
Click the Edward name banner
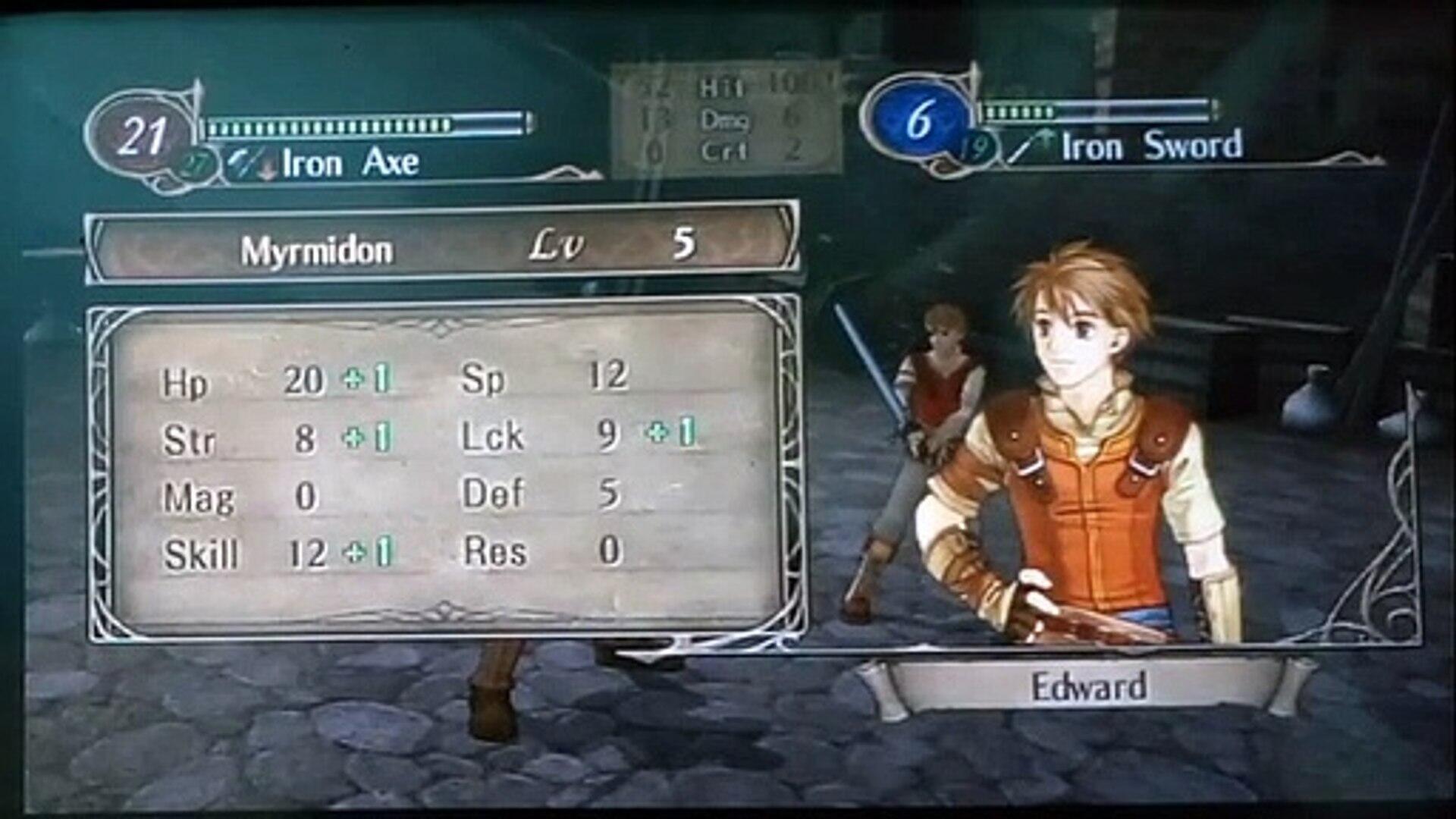point(1088,687)
